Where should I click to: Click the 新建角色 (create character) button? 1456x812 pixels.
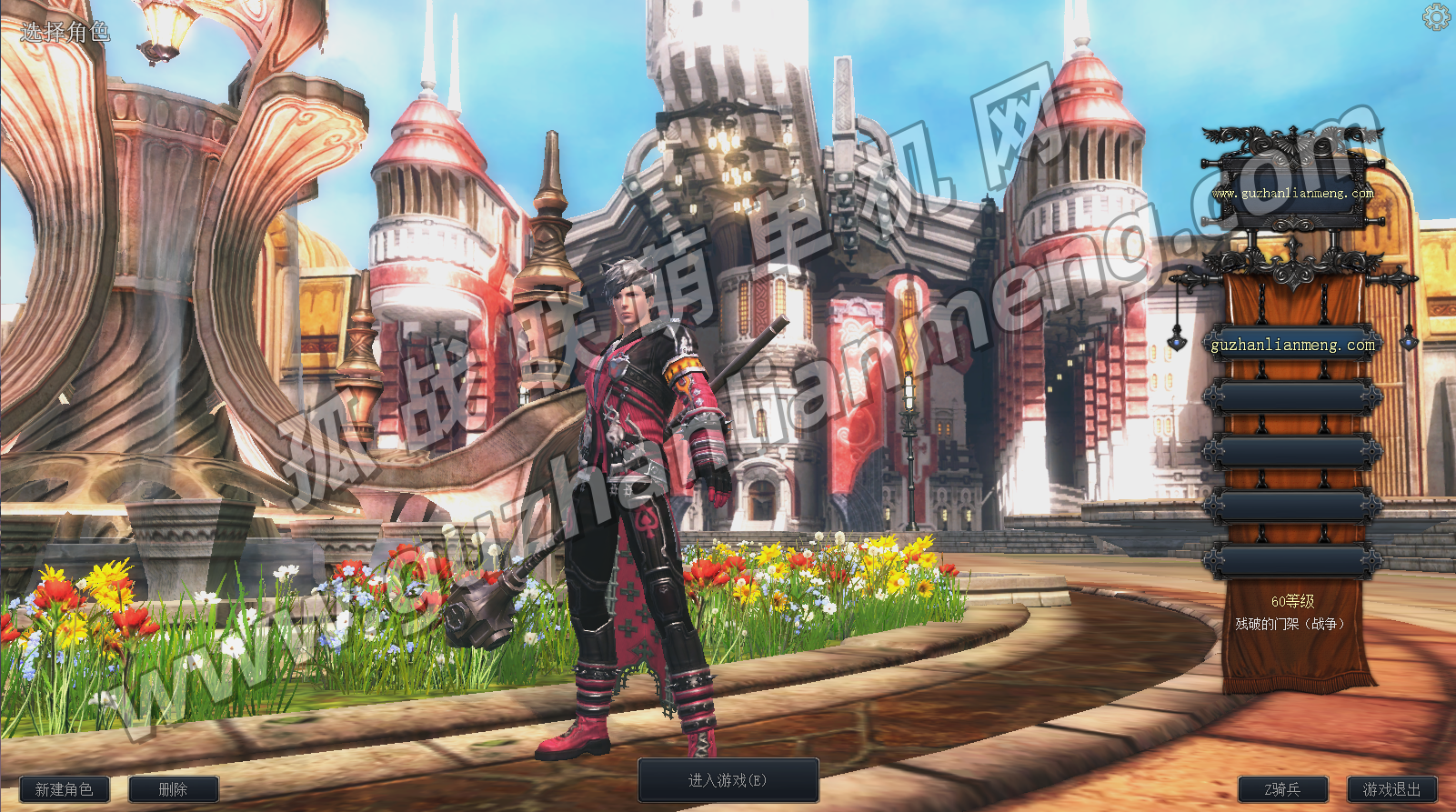click(64, 789)
